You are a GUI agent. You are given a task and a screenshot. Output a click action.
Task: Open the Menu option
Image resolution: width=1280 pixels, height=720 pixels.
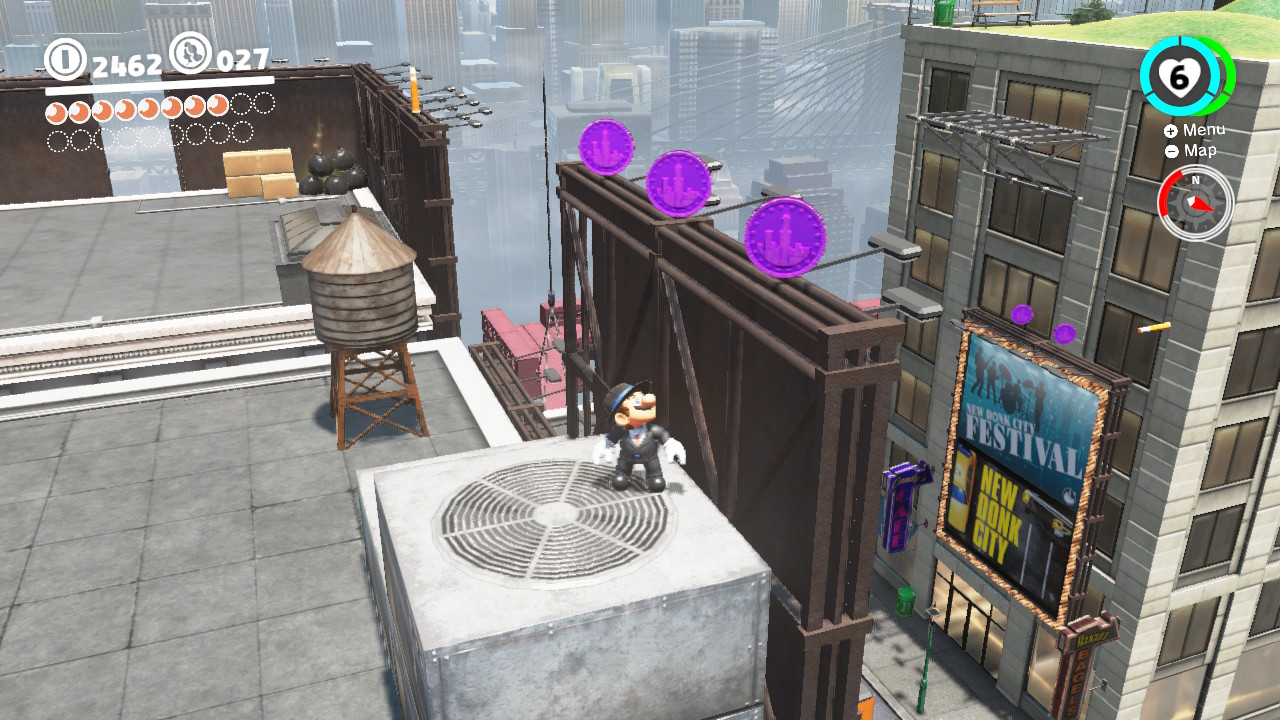tap(1206, 130)
